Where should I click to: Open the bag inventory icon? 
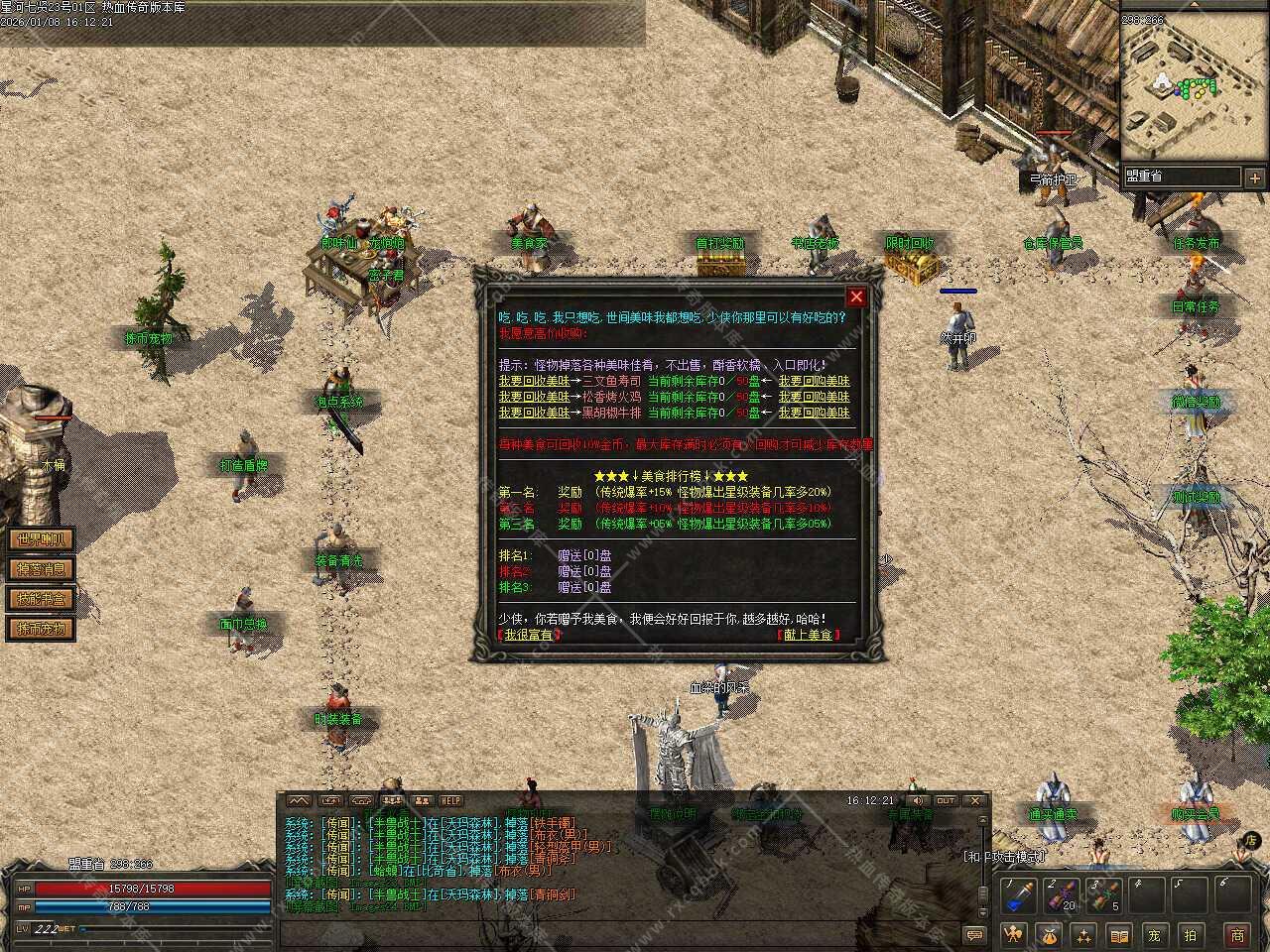pos(1049,934)
